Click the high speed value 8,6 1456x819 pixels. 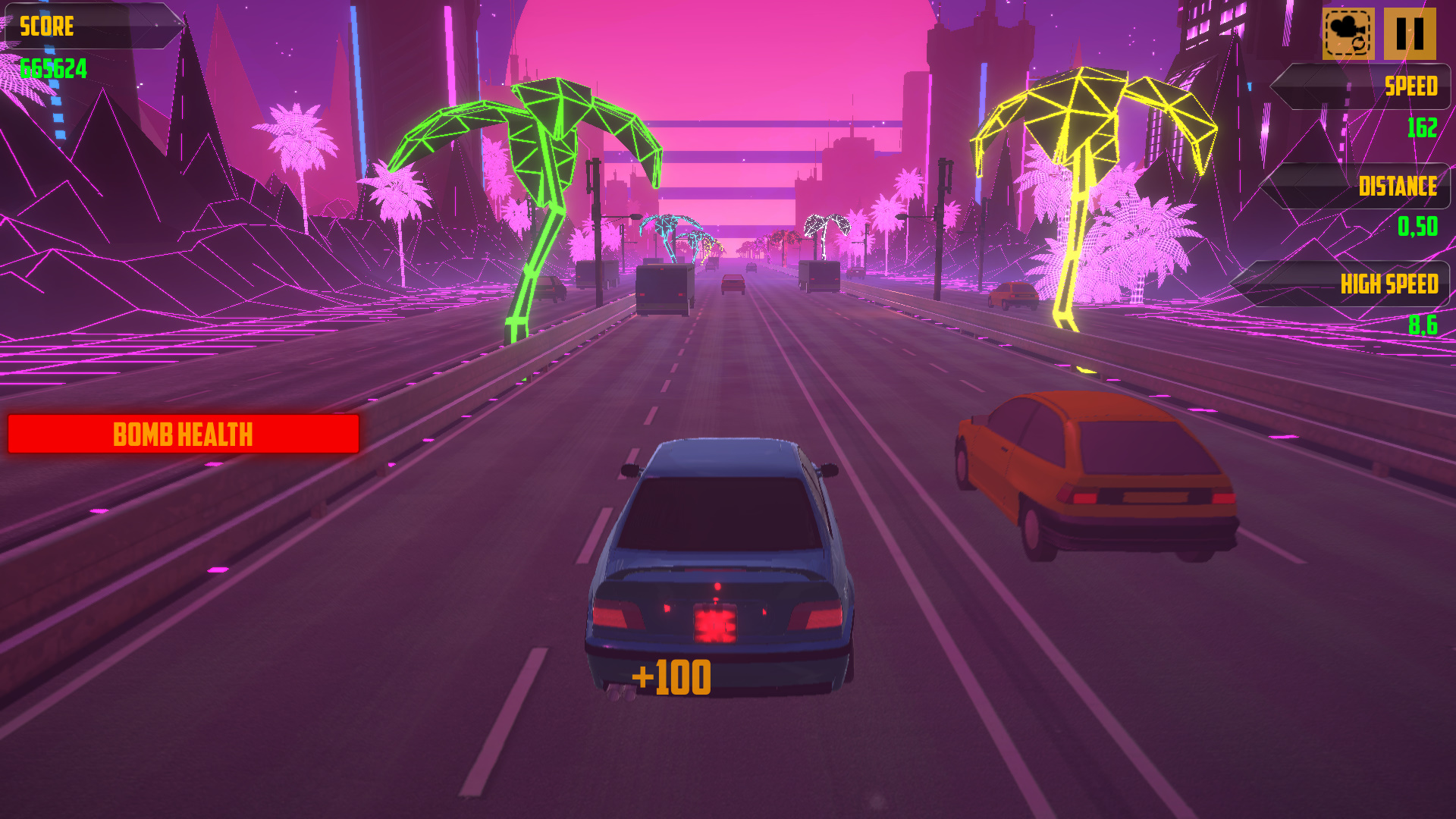point(1426,326)
